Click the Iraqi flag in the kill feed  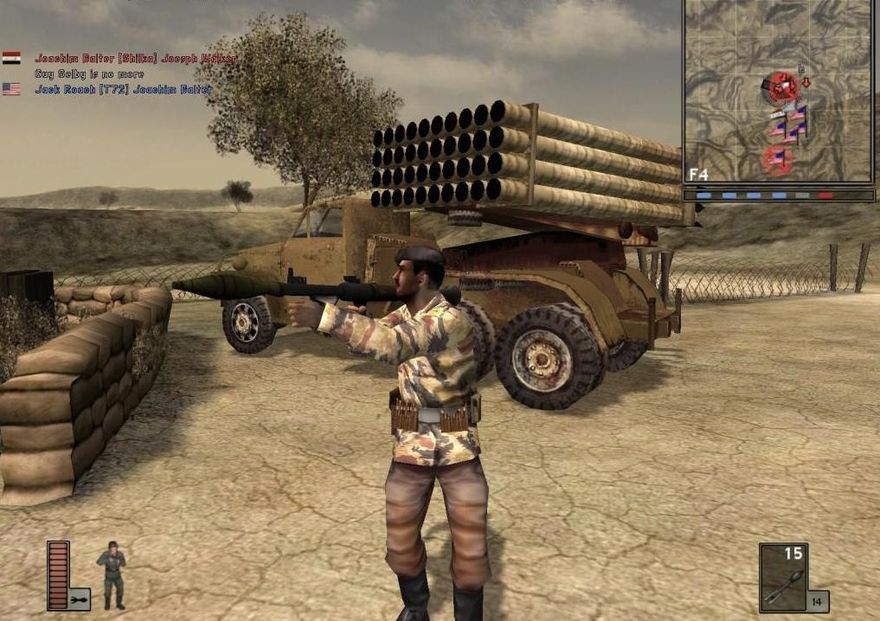tap(11, 58)
